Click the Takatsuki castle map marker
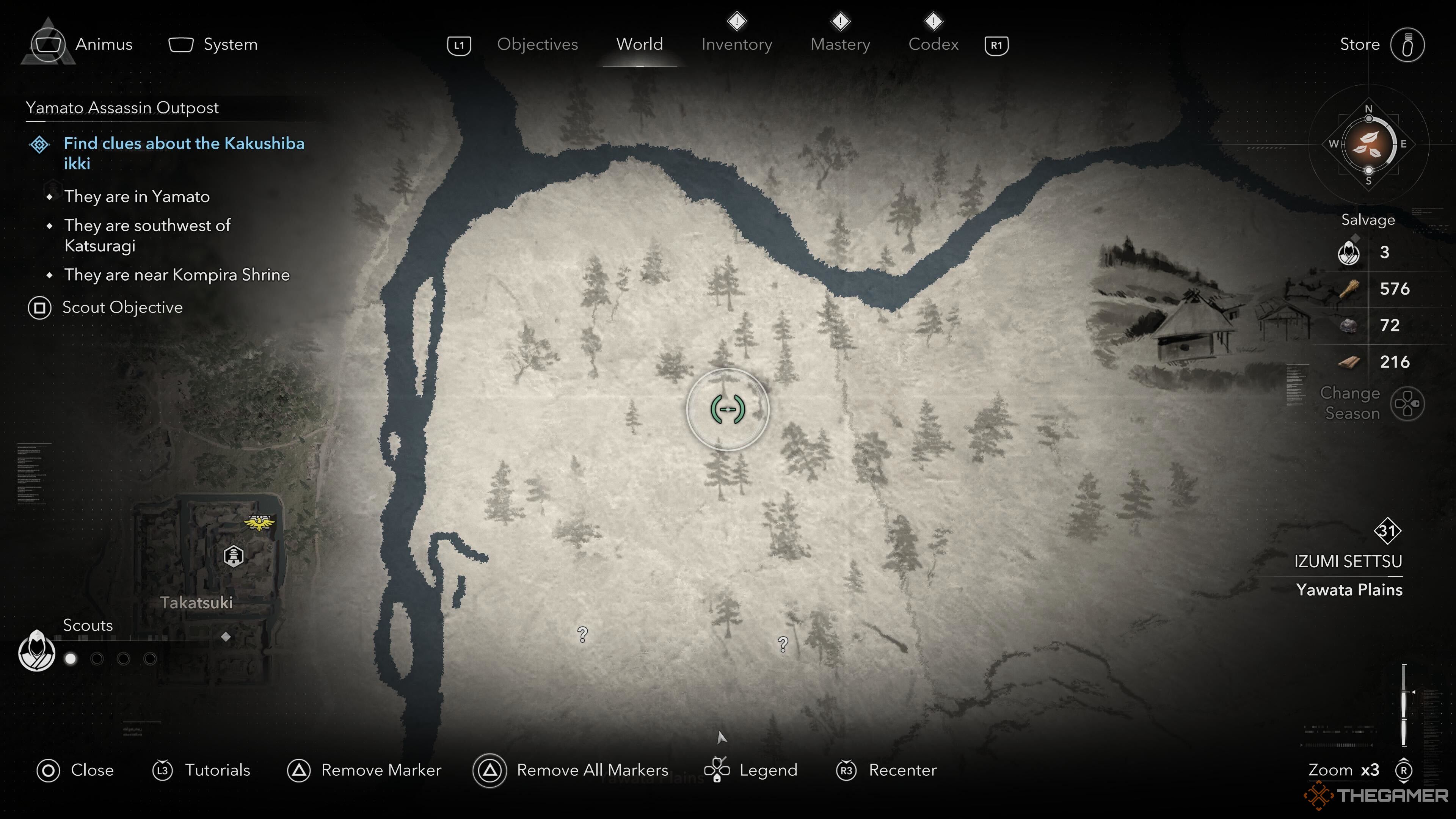The width and height of the screenshot is (1456, 819). click(234, 556)
